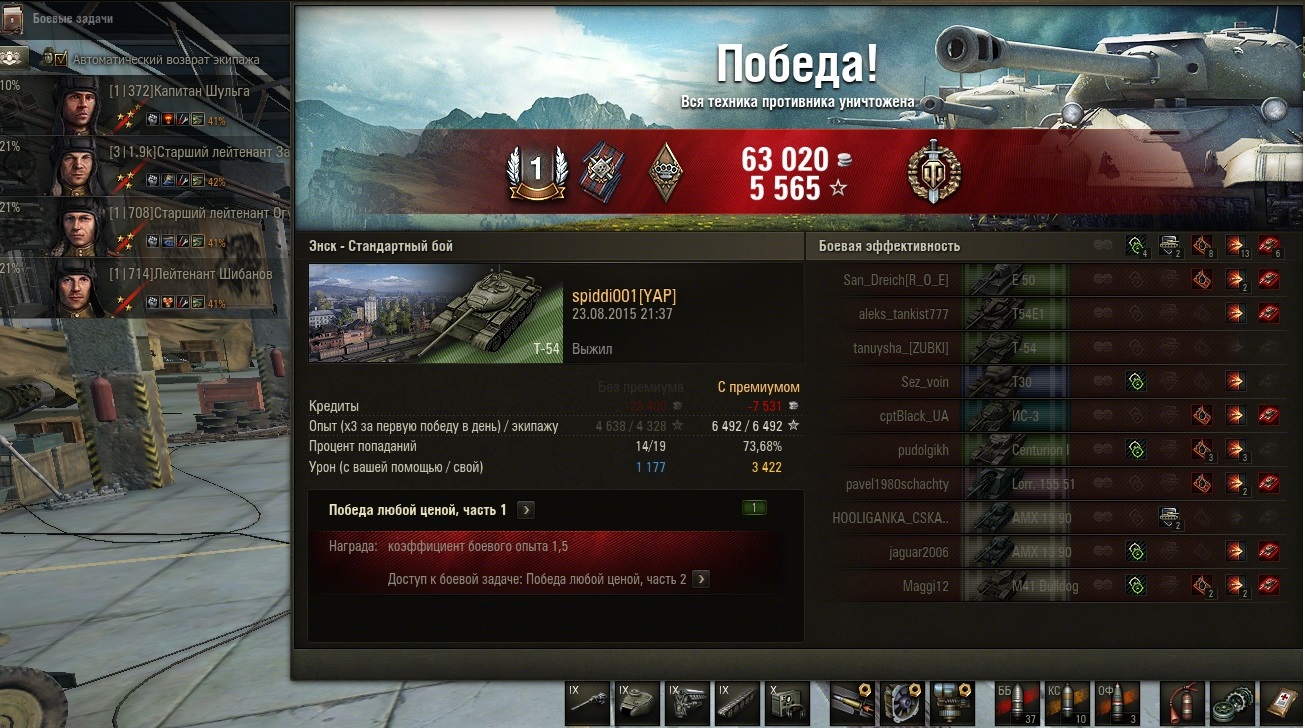Screen dimensions: 1305x728
Task: Open the tier IX gun module slot
Action: pos(586,703)
